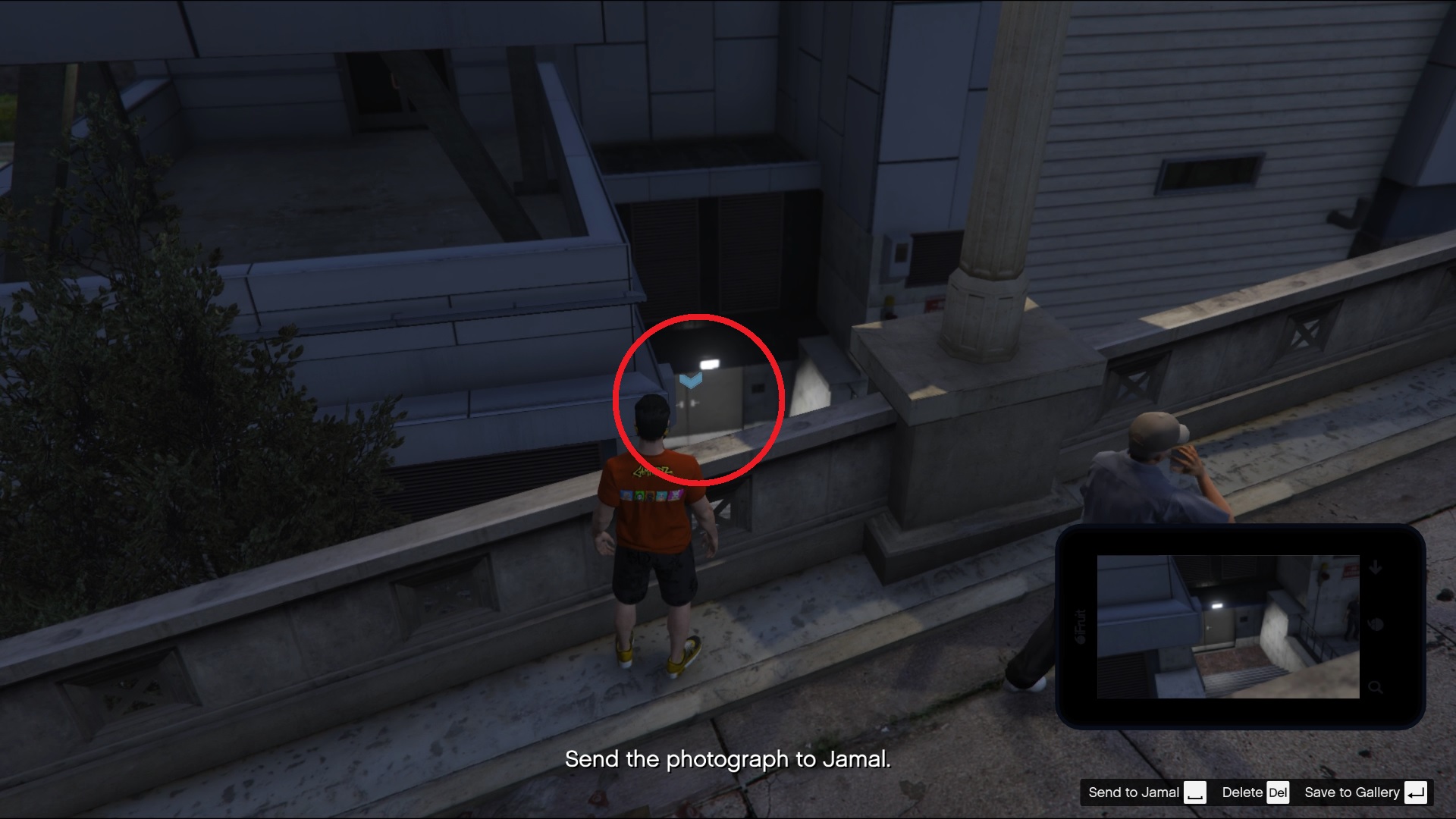Screen dimensions: 1456x819
Task: Click the warning sign visible in the photo preview
Action: coord(1351,570)
